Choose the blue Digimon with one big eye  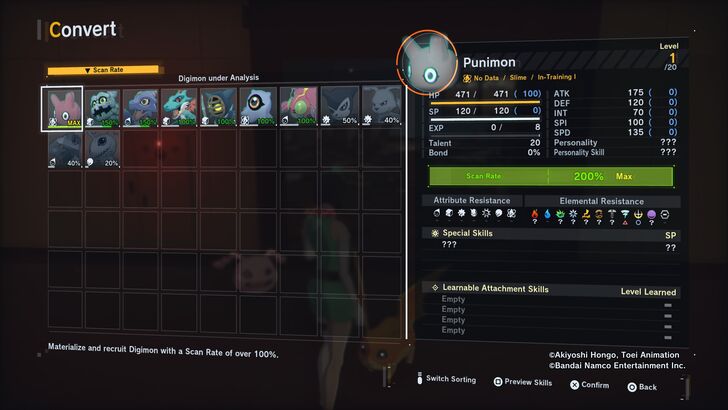[259, 107]
